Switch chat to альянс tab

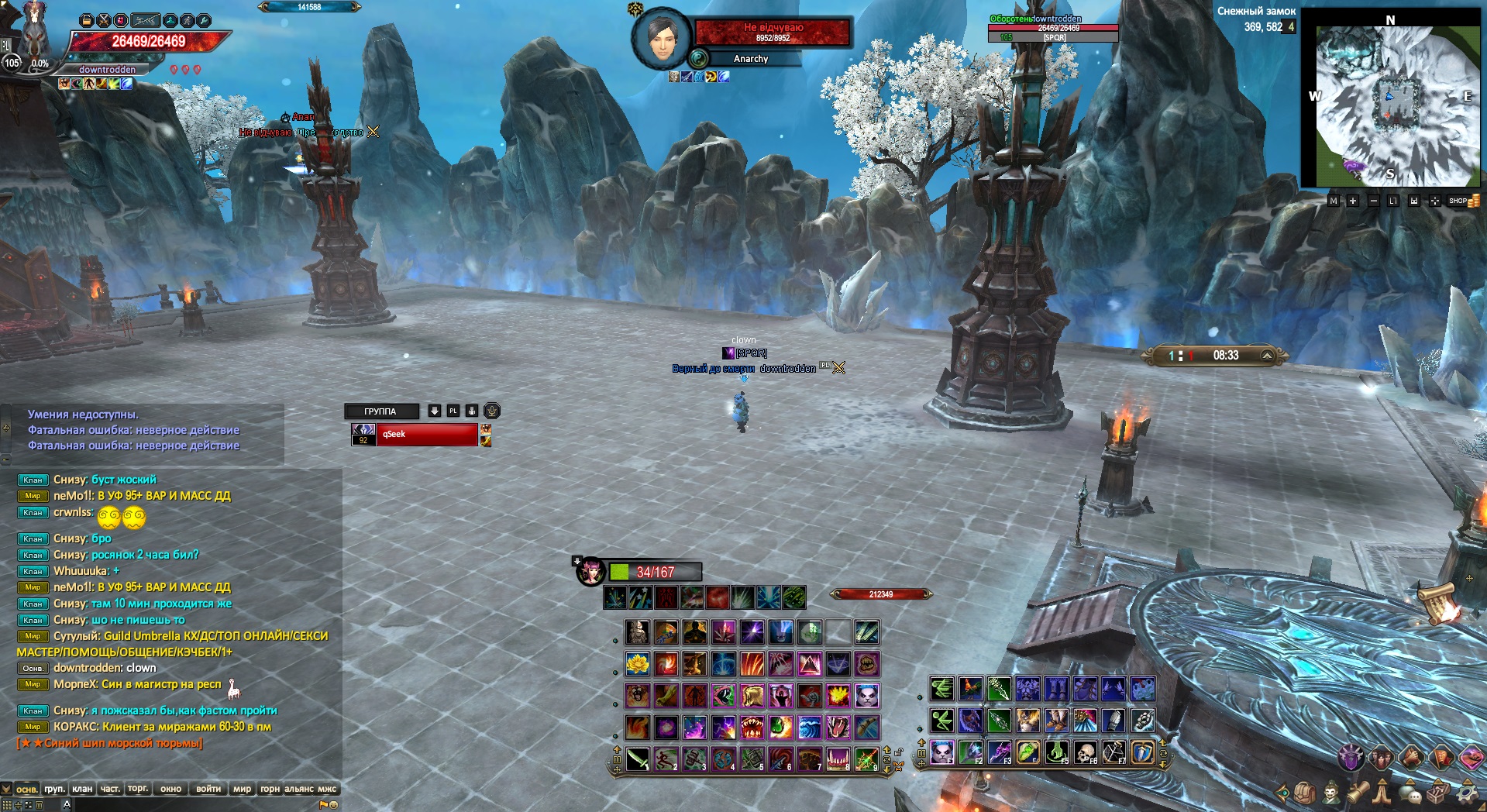(299, 789)
